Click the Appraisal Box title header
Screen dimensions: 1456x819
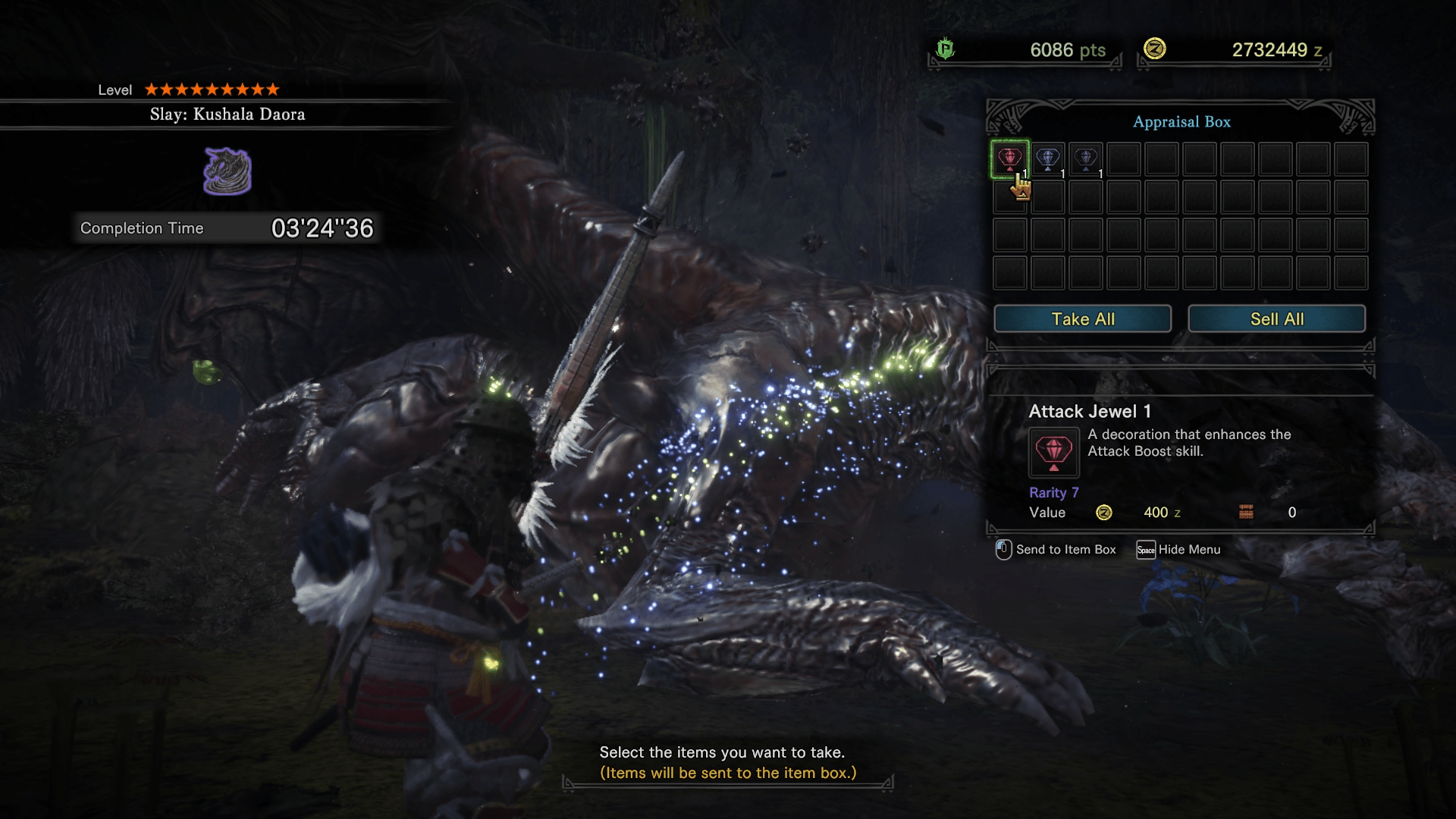pos(1181,121)
